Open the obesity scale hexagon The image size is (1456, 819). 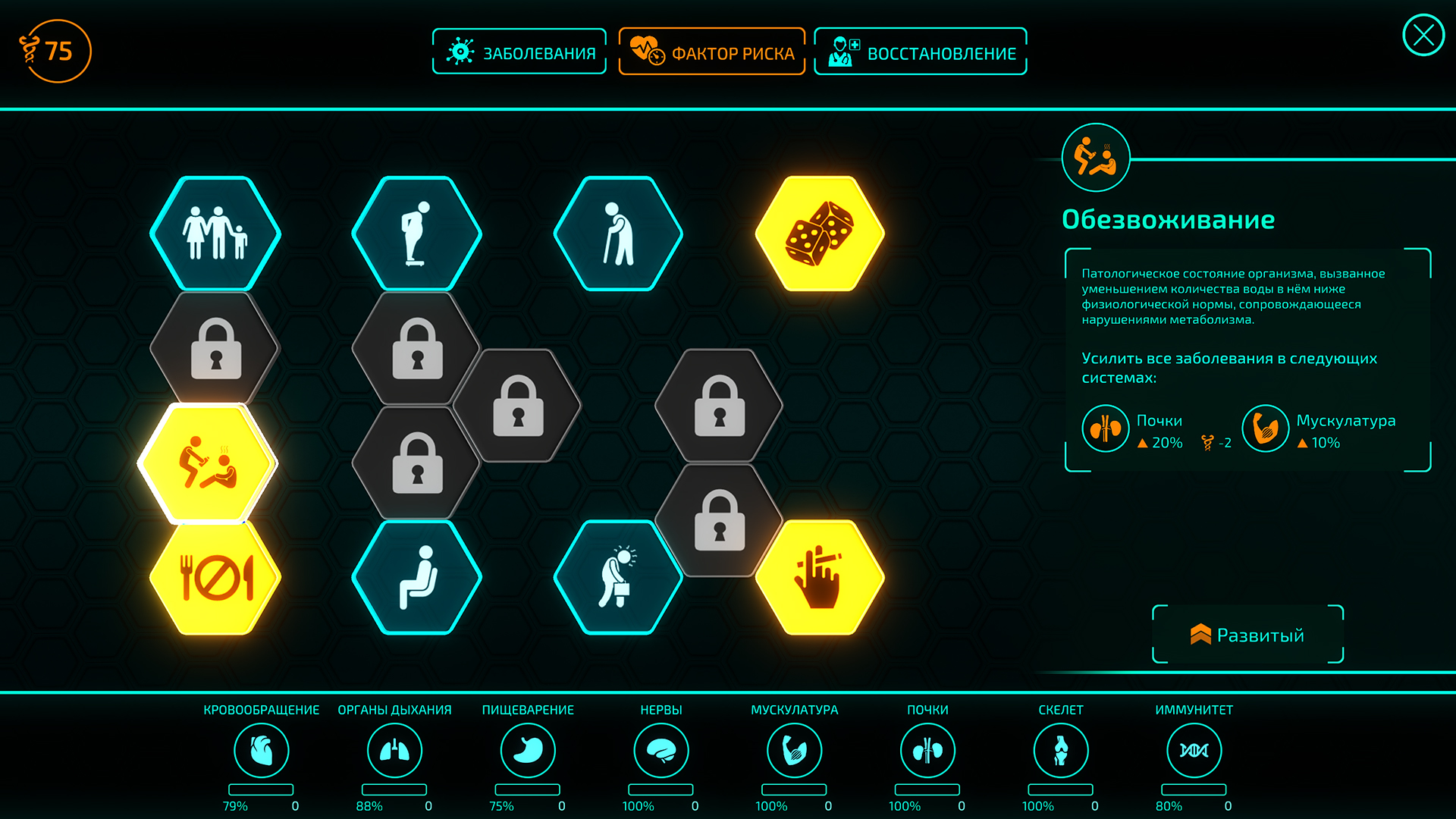(x=416, y=234)
